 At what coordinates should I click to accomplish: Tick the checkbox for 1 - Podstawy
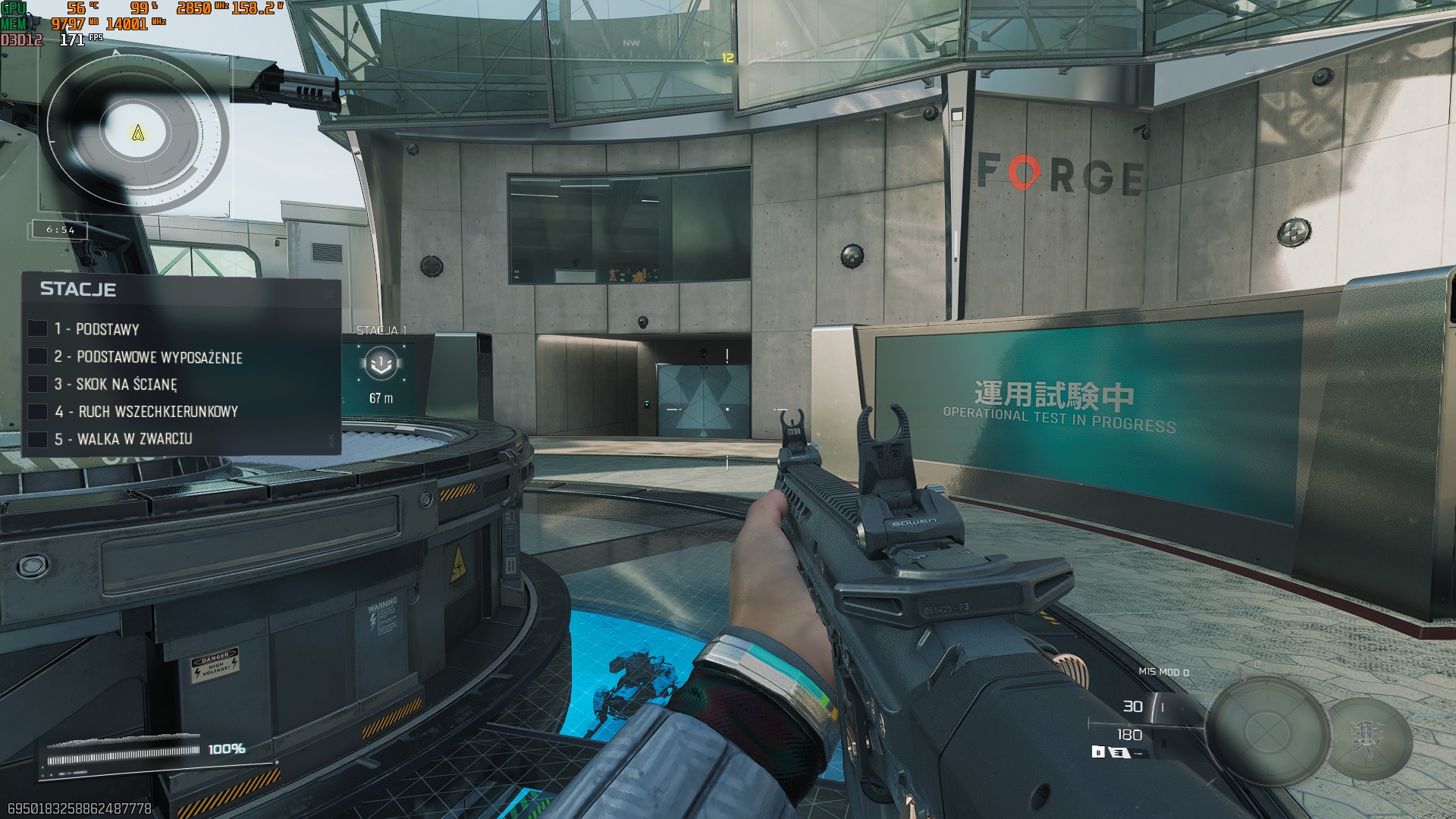point(37,328)
